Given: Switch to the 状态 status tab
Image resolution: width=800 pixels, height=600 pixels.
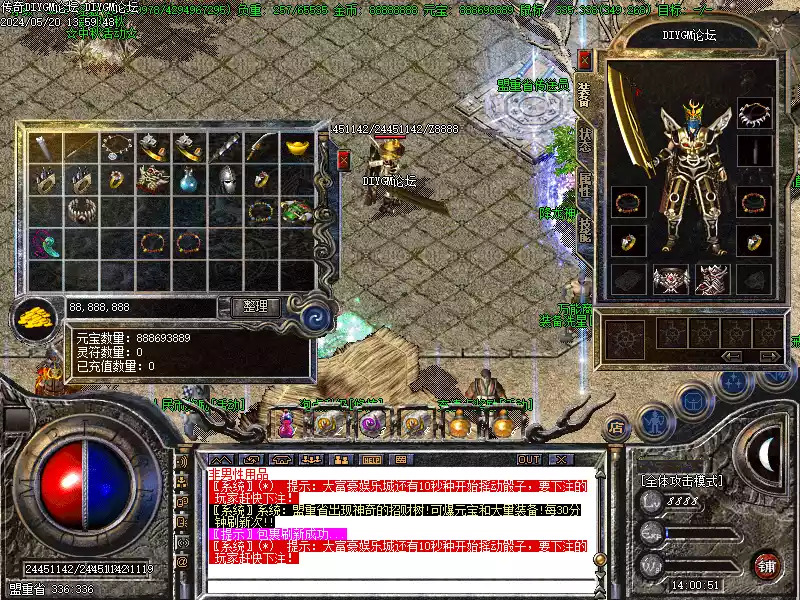Looking at the screenshot, I should point(585,140).
